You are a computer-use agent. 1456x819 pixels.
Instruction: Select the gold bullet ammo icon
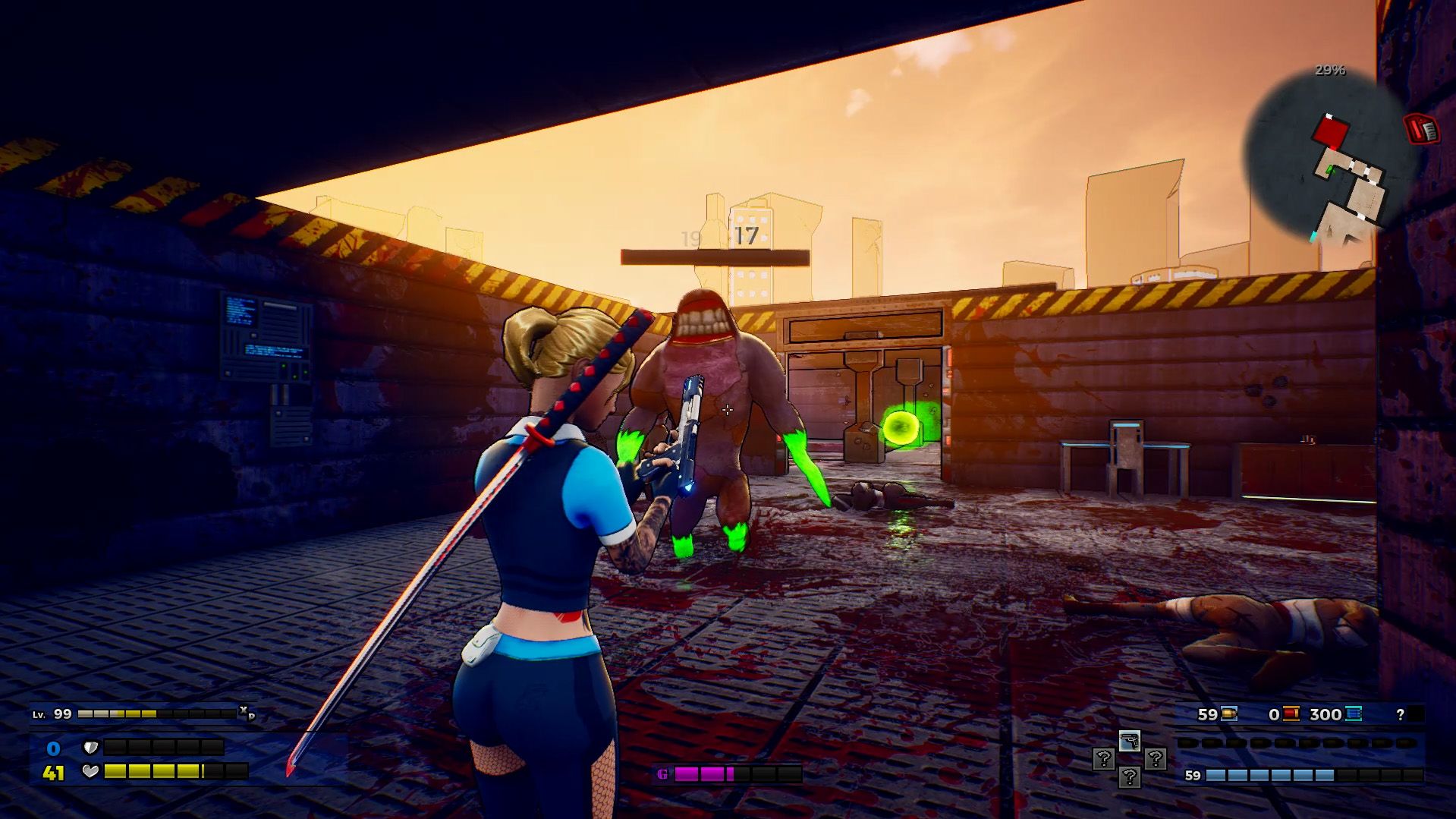[1229, 713]
